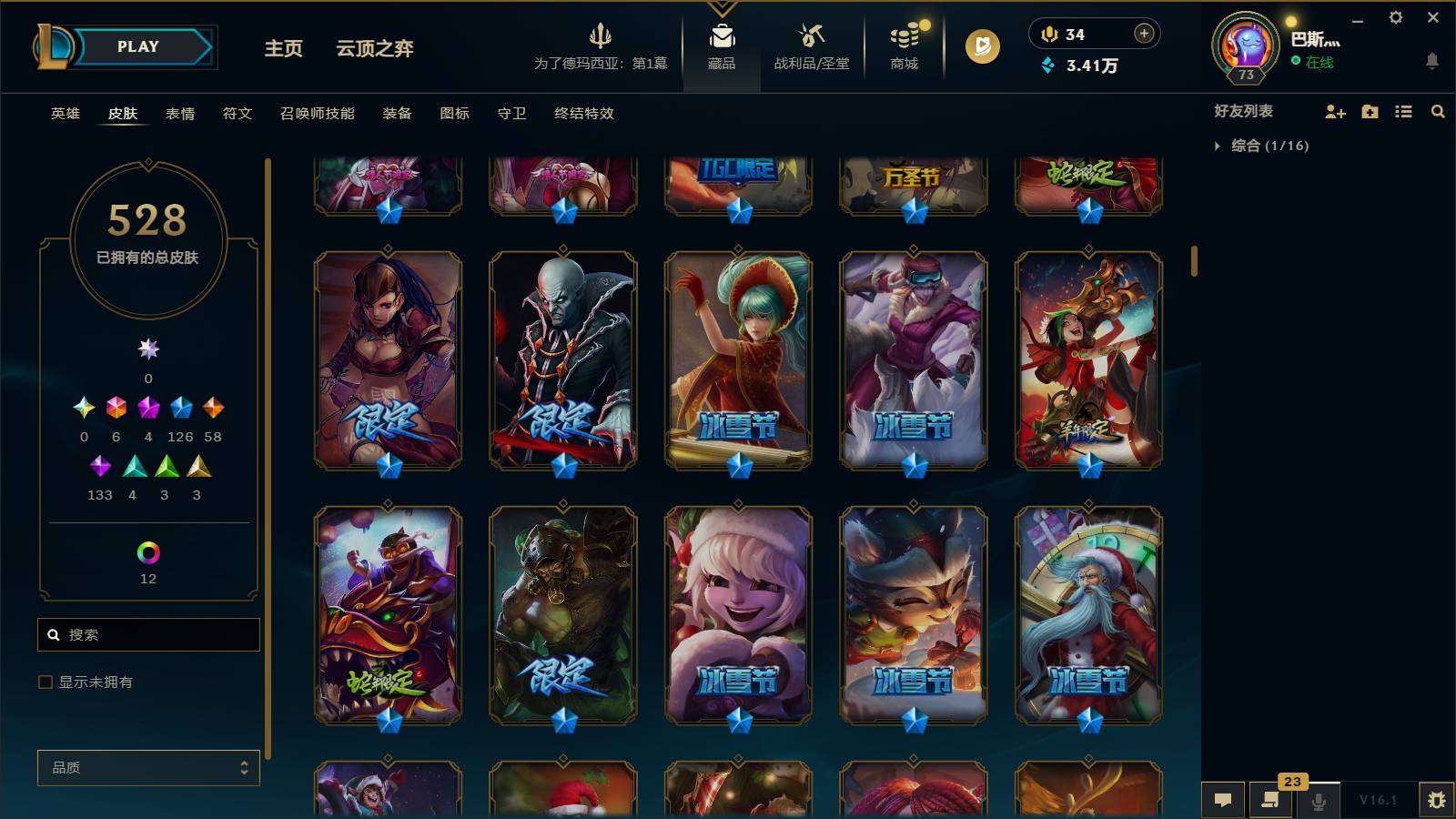Click the PLAY button
Image resolution: width=1456 pixels, height=819 pixels.
[x=136, y=46]
